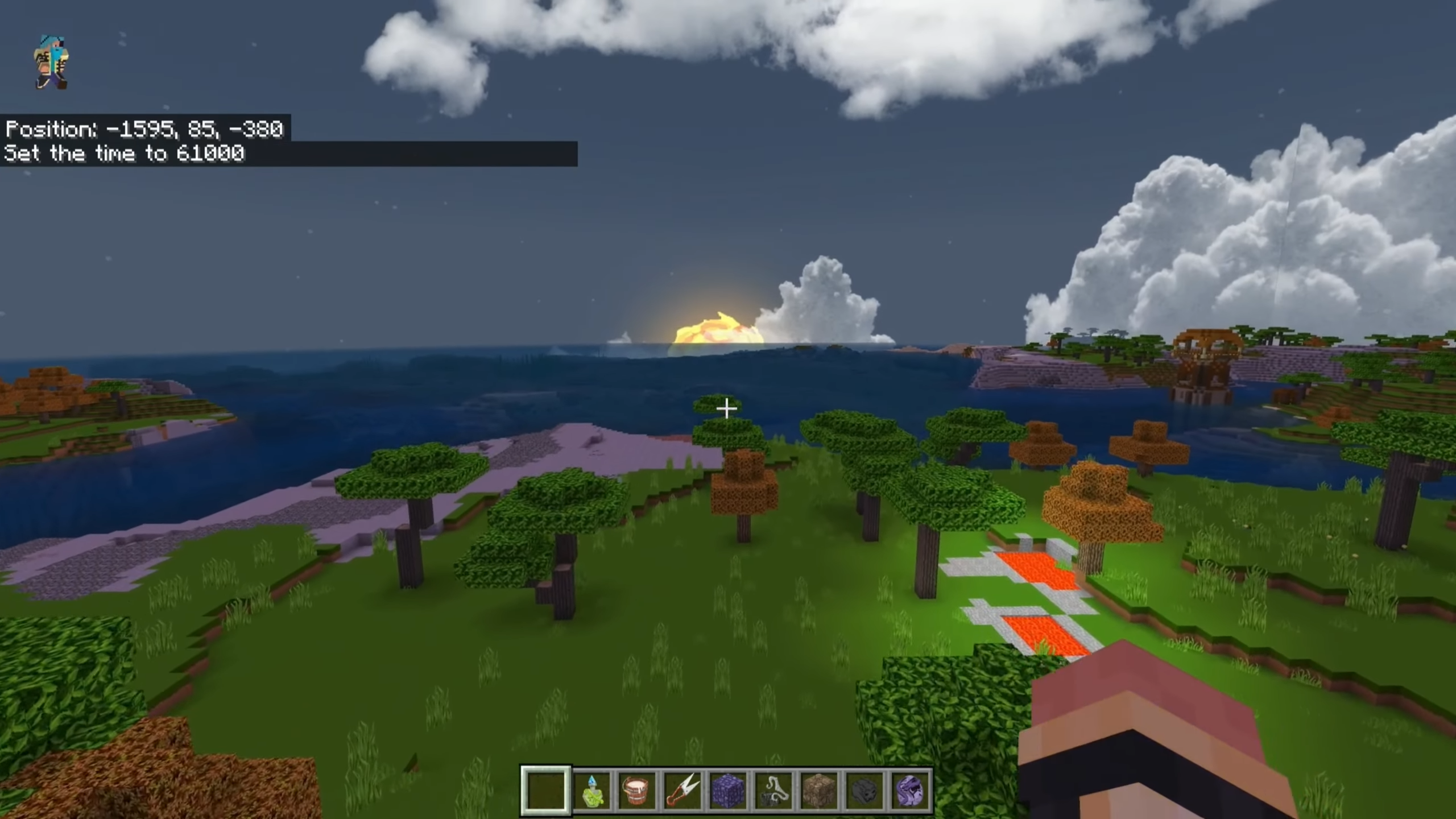Screen dimensions: 1456x819
Task: Select the dark blue speckled block slot
Action: pos(728,791)
